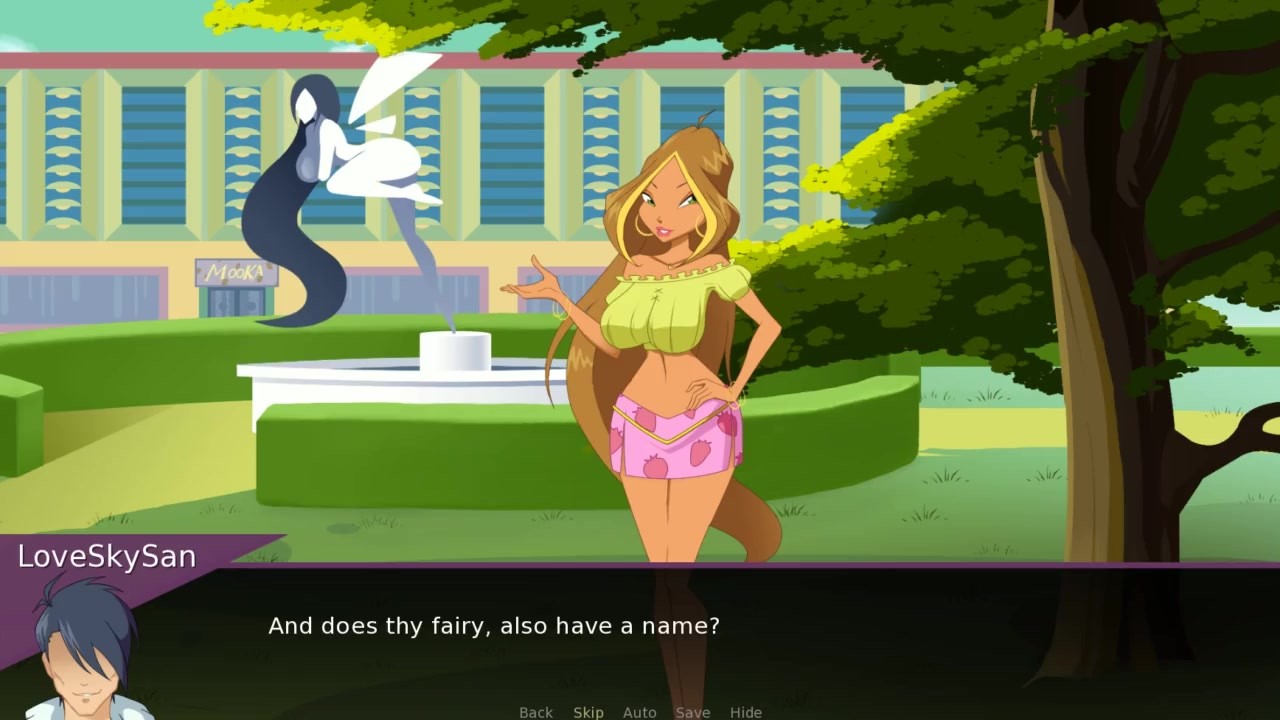Hide the dialogue interface
The height and width of the screenshot is (720, 1280).
(x=745, y=712)
